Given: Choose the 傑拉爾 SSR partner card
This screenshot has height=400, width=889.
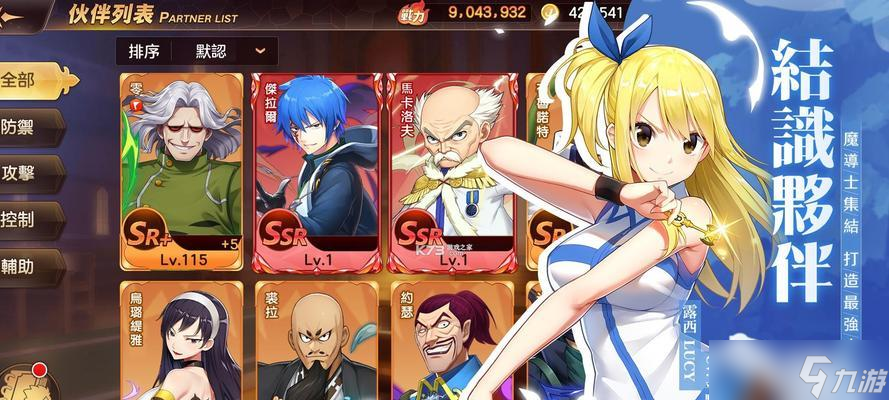Looking at the screenshot, I should 315,172.
